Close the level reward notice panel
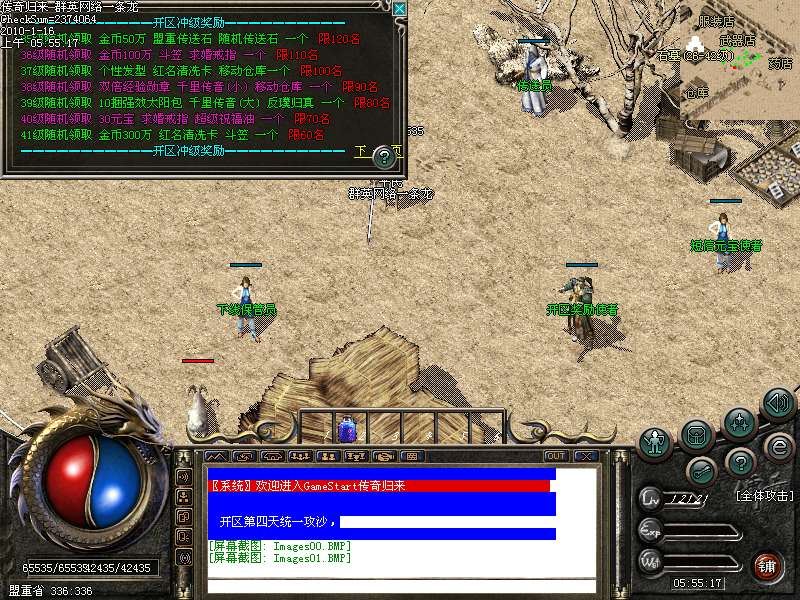Viewport: 800px width, 600px height. pyautogui.click(x=400, y=9)
